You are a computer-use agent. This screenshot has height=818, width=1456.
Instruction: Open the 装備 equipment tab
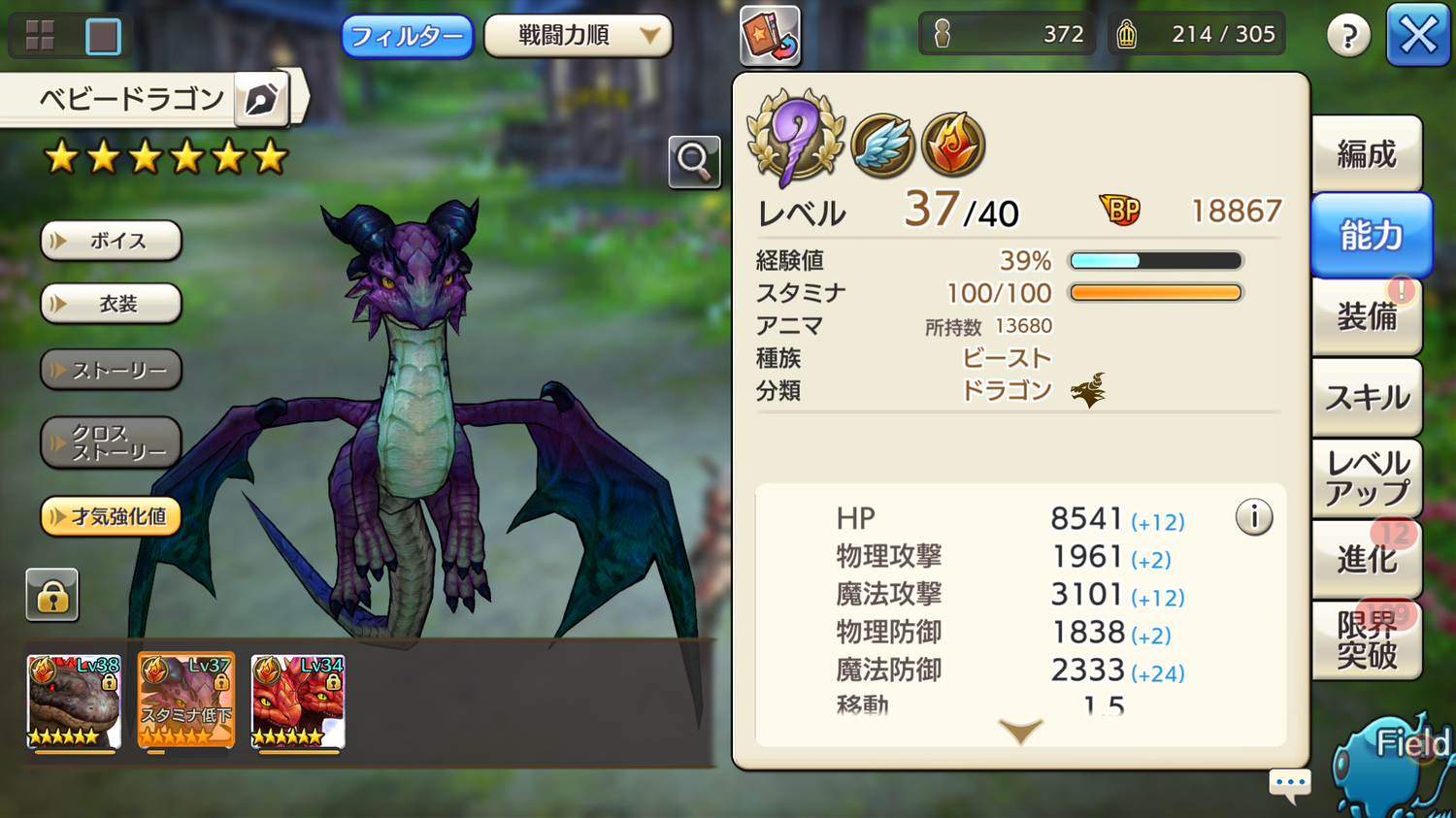pos(1367,316)
